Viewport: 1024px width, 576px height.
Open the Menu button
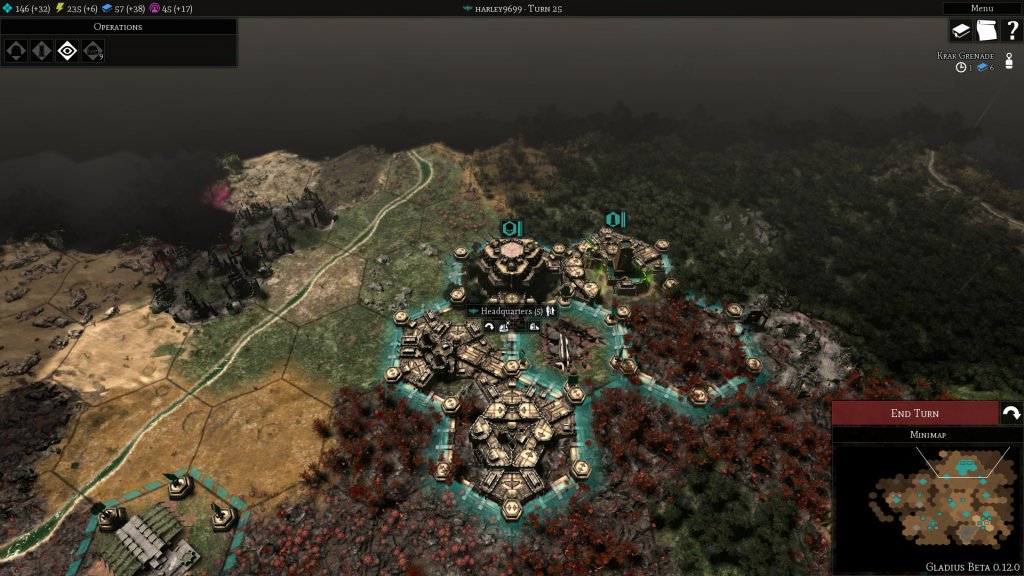[x=982, y=8]
